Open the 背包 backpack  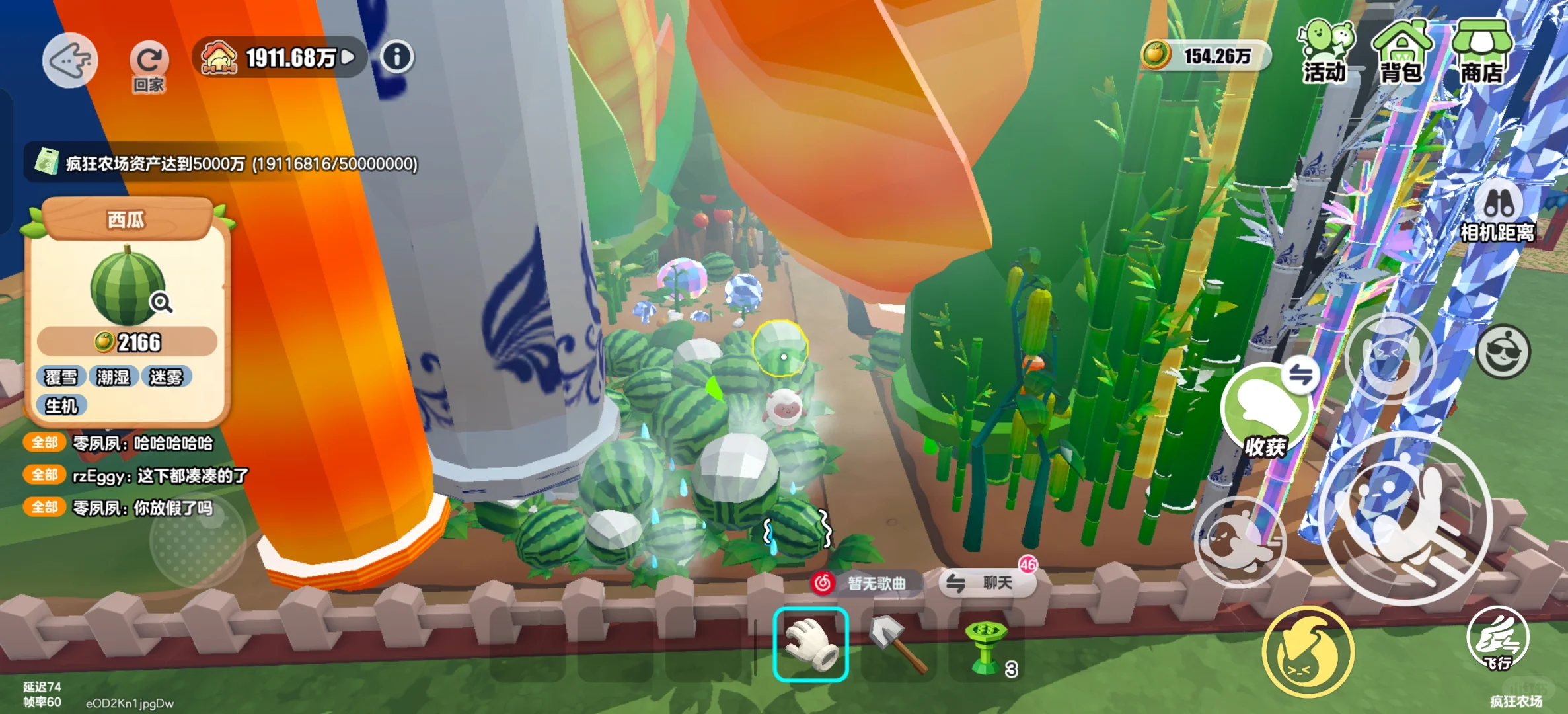[x=1402, y=52]
